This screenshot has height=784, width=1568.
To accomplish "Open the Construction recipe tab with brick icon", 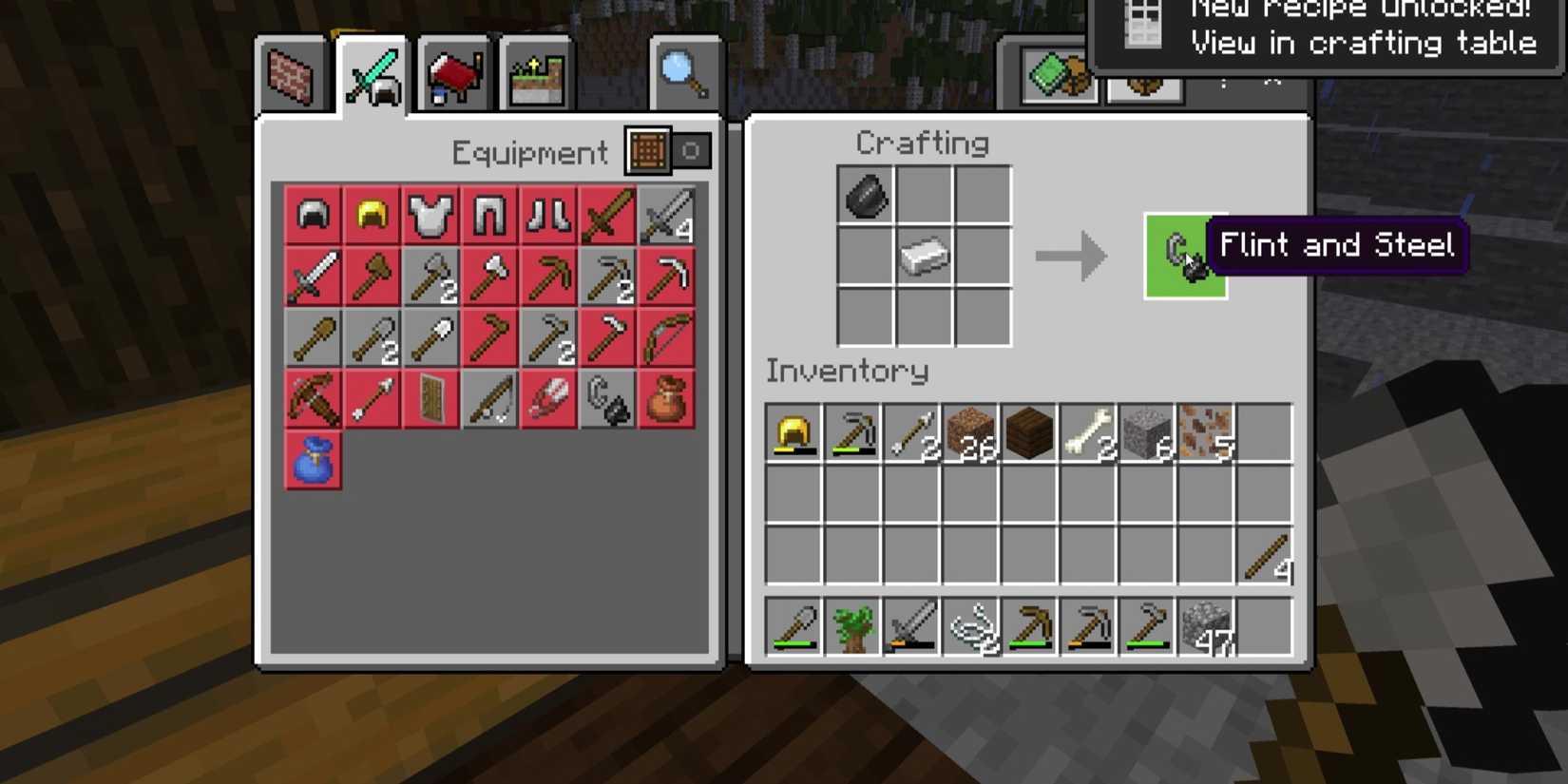I will pyautogui.click(x=290, y=77).
